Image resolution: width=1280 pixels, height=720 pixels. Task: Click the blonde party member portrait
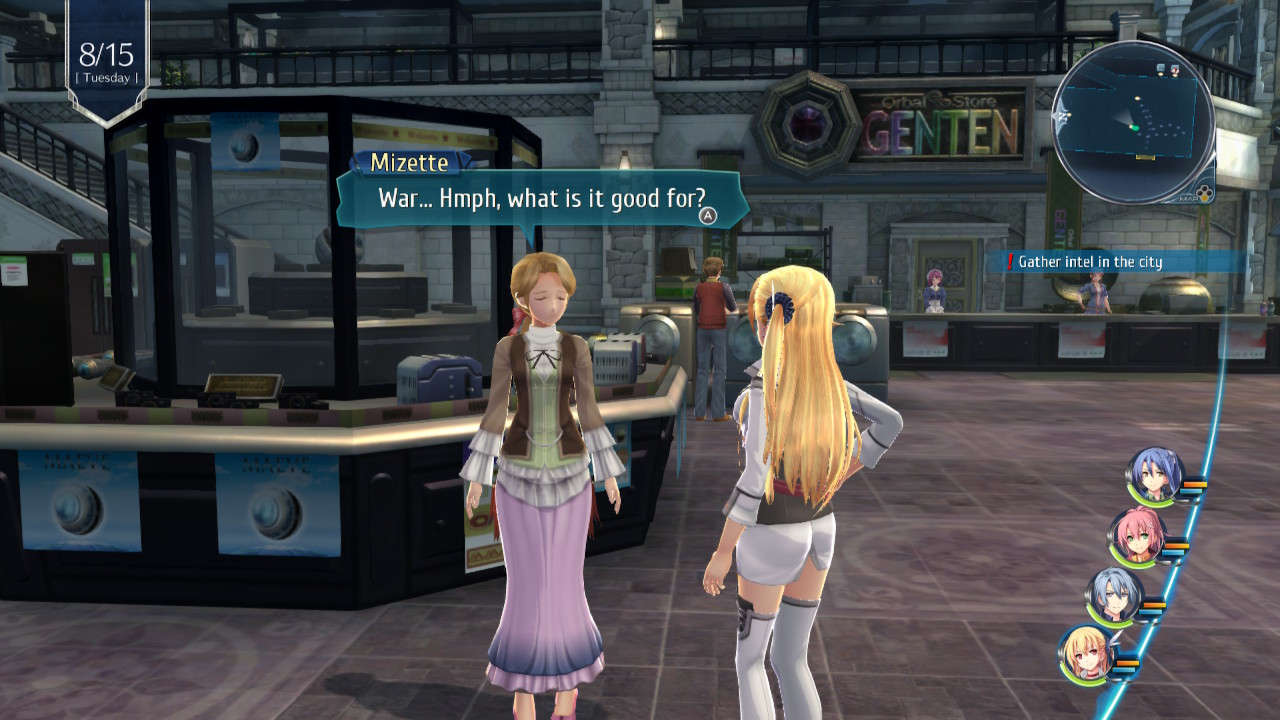pos(1088,654)
